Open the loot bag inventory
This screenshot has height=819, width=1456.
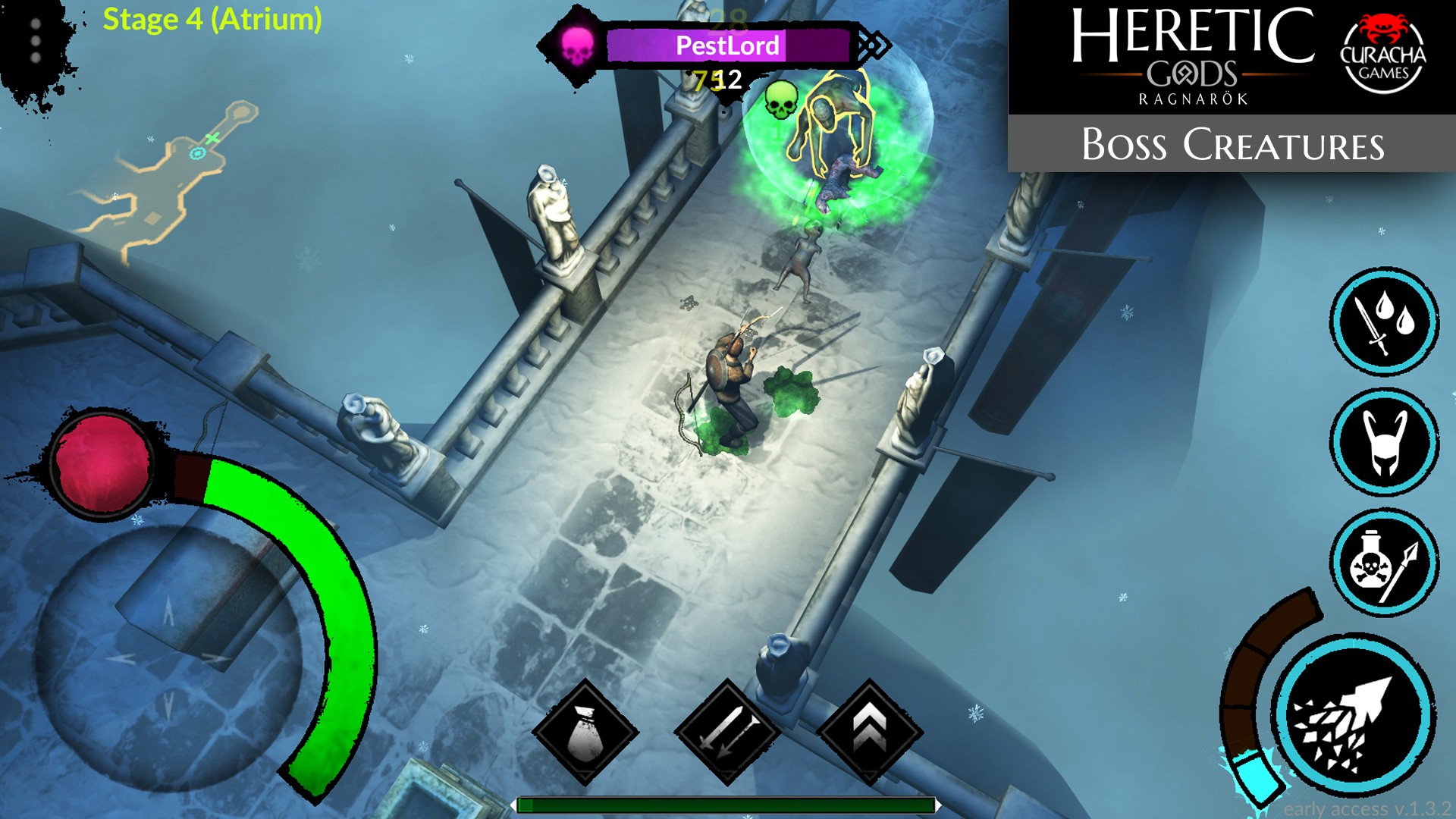coord(585,732)
